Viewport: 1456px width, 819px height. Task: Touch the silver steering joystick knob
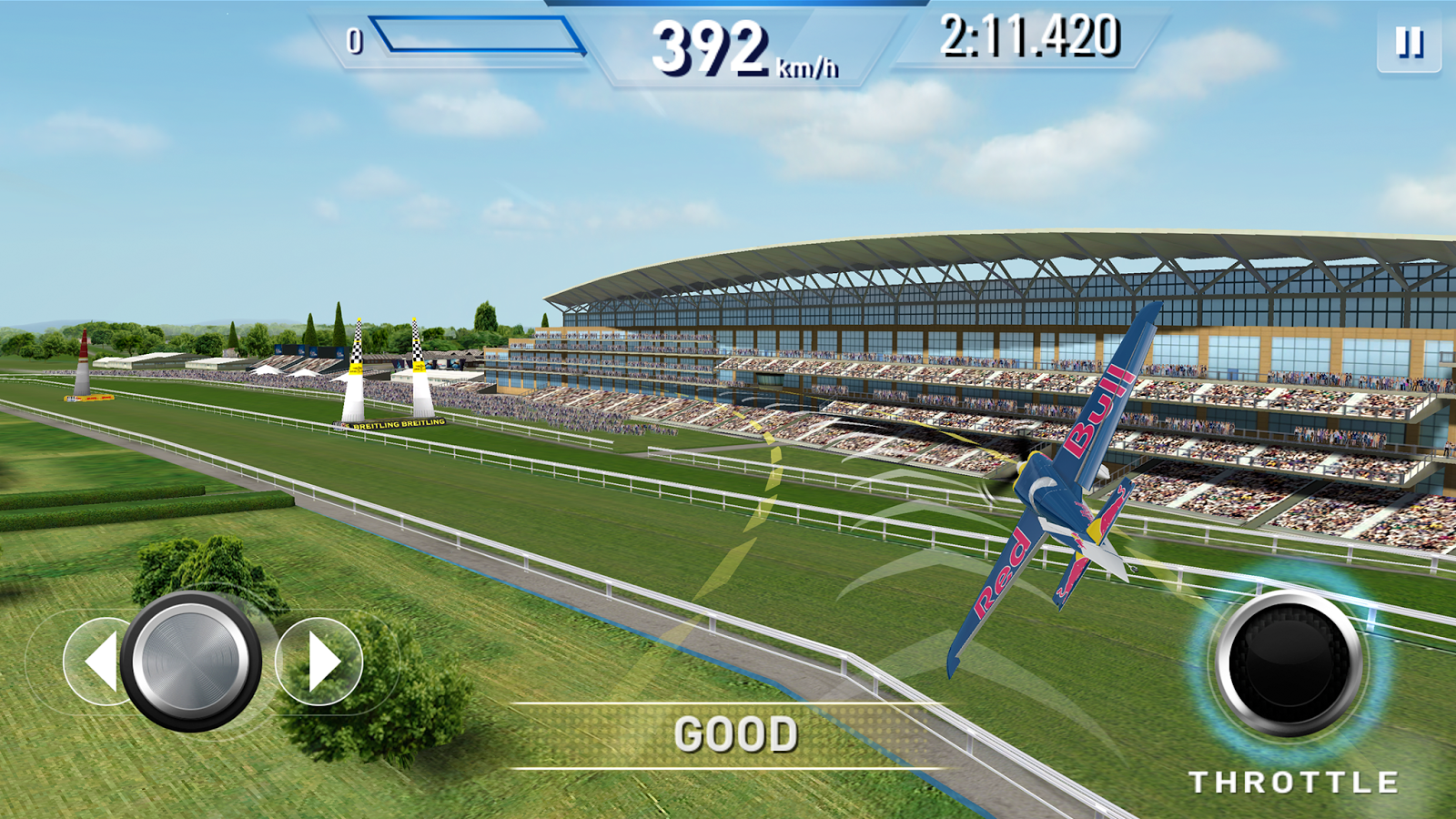click(191, 660)
